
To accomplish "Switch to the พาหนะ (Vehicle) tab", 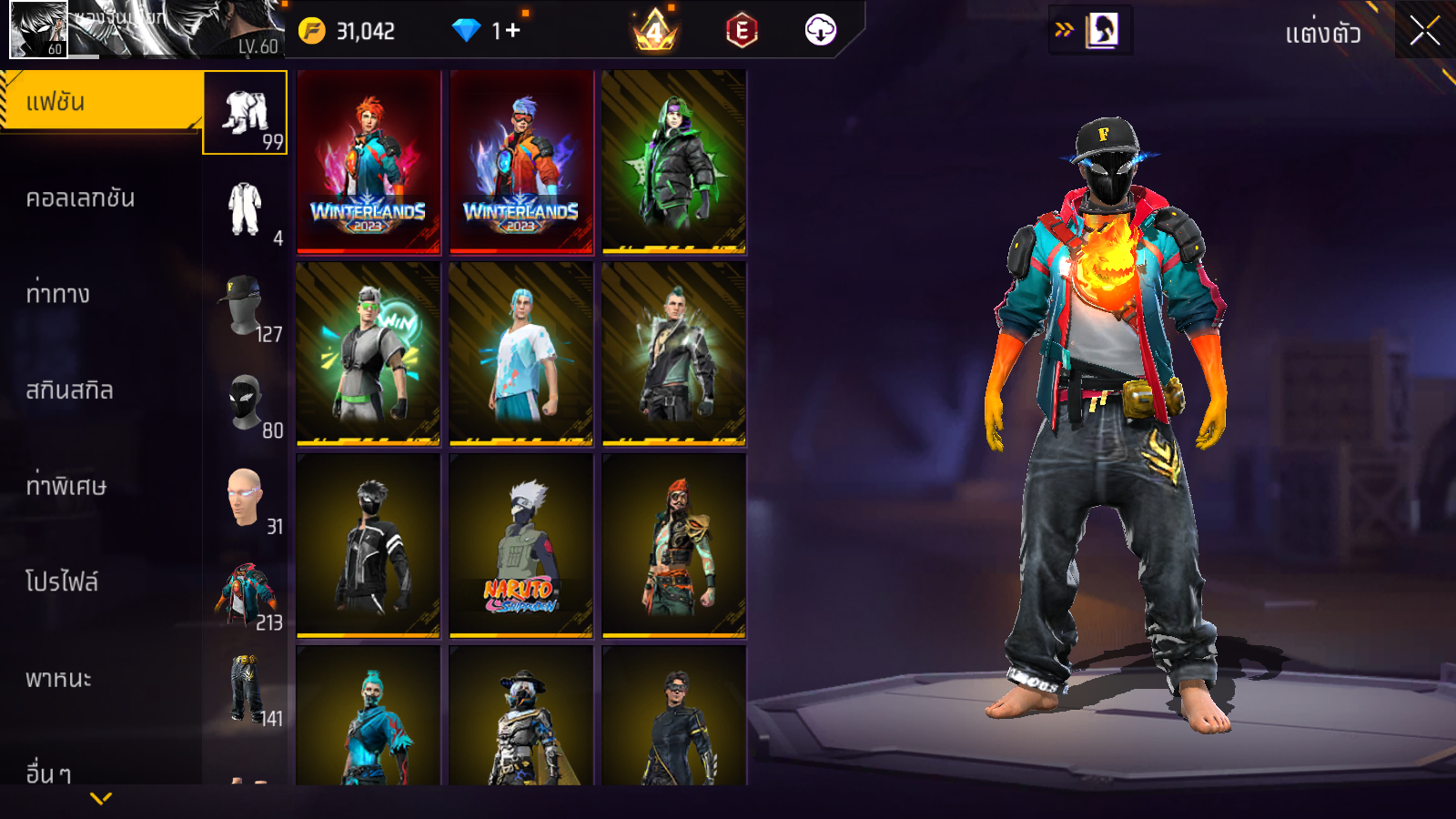I will pos(59,679).
